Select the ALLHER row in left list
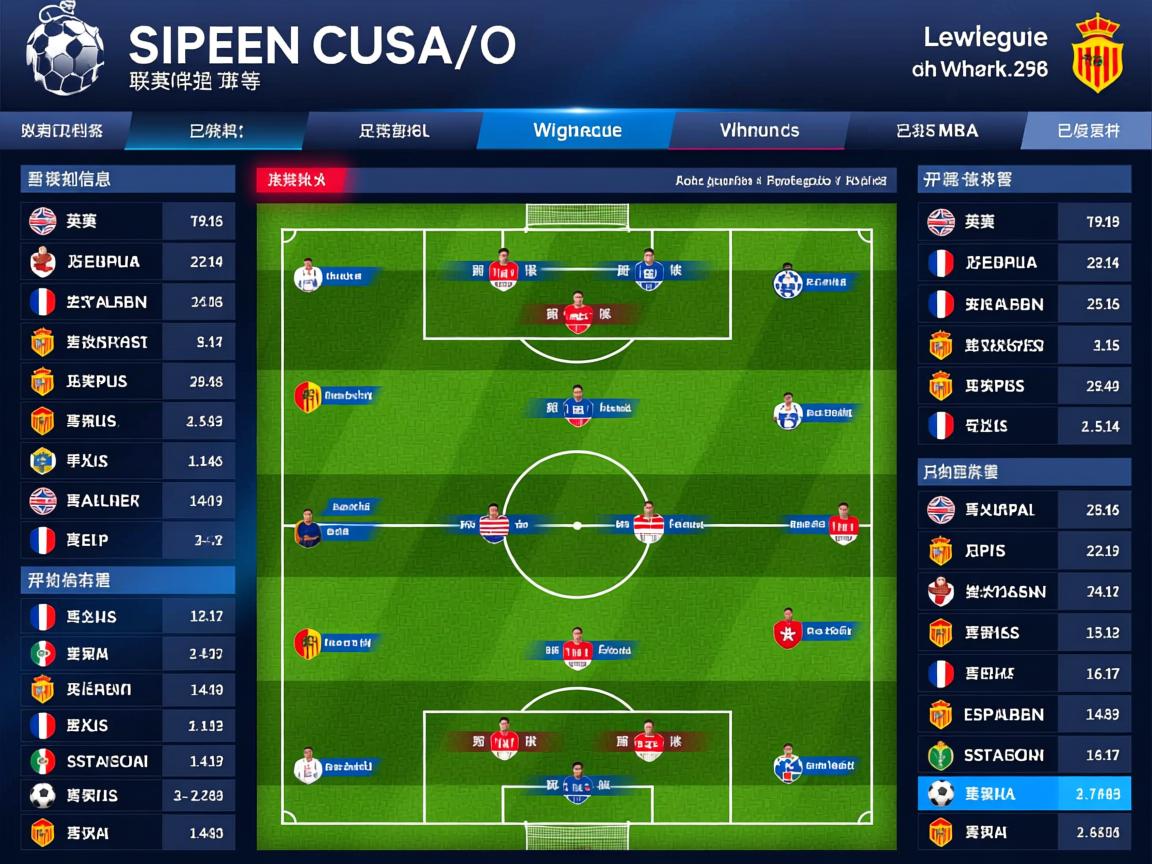The height and width of the screenshot is (864, 1152). pyautogui.click(x=127, y=501)
